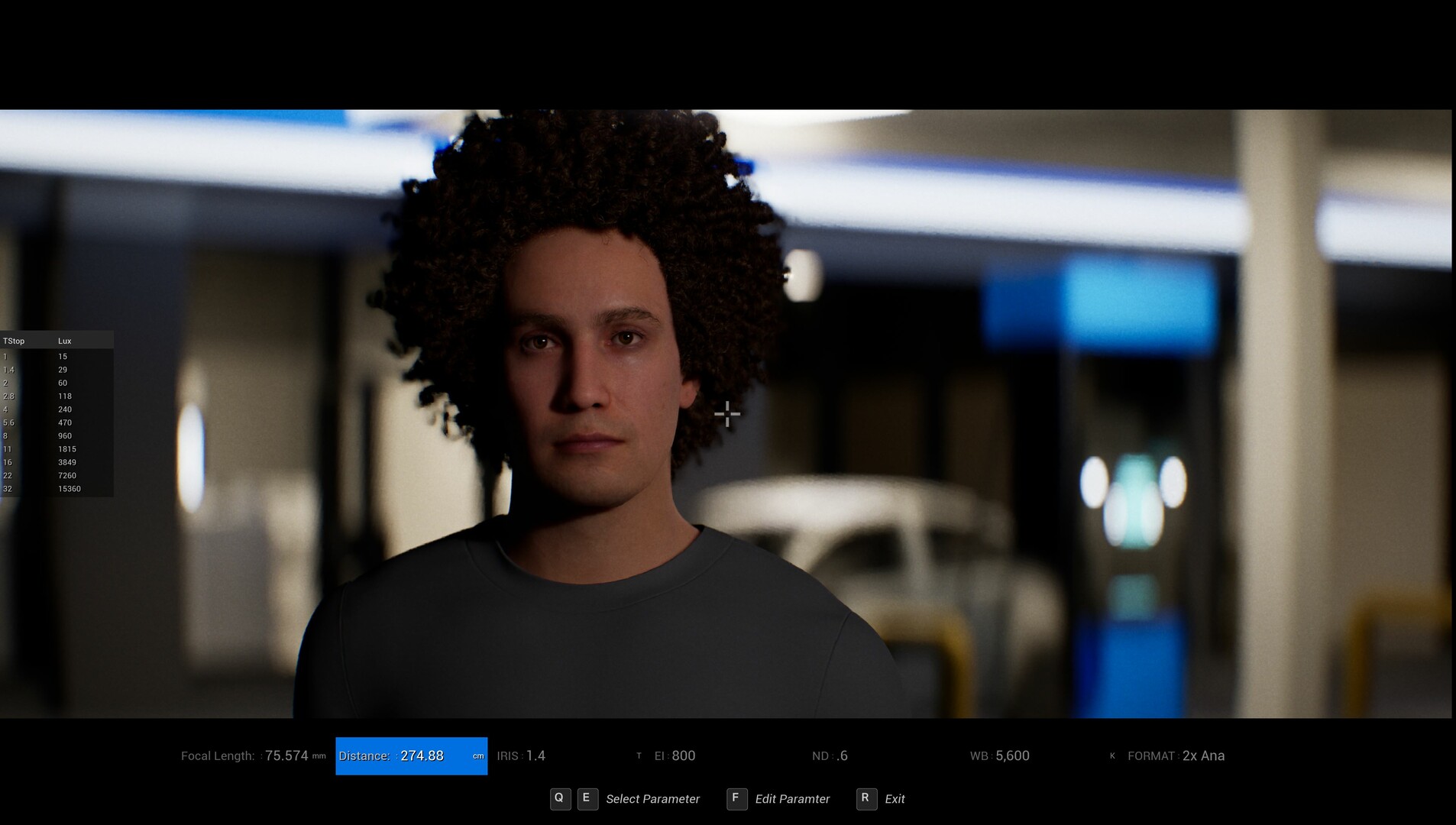This screenshot has height=825, width=1456.
Task: Click the Edit Paramter label
Action: pyautogui.click(x=791, y=799)
